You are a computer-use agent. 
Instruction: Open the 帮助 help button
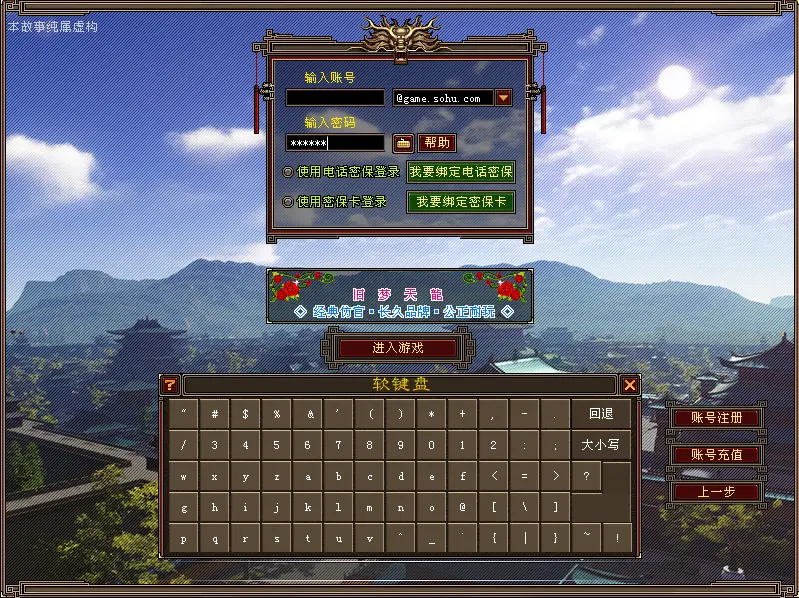pos(436,143)
